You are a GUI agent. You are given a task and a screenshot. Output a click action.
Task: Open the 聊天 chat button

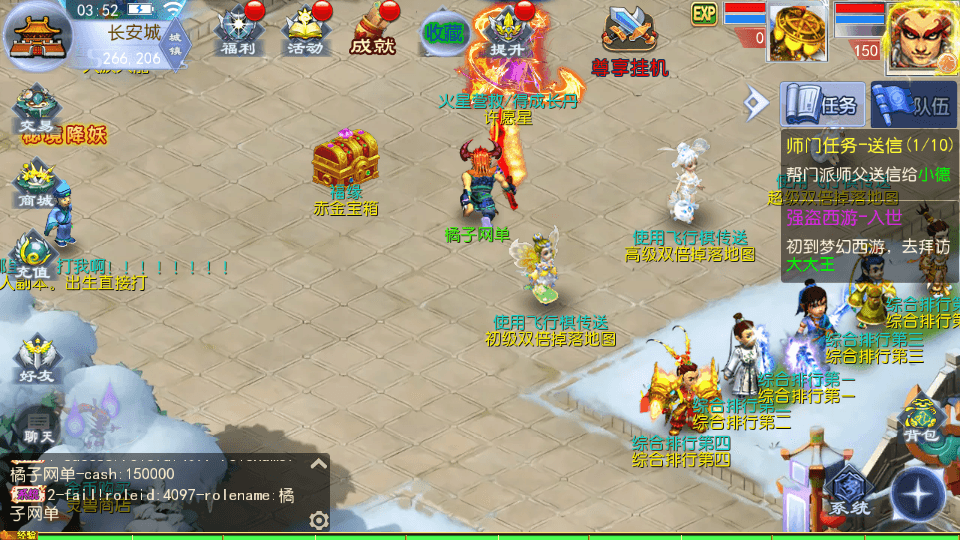pyautogui.click(x=37, y=428)
